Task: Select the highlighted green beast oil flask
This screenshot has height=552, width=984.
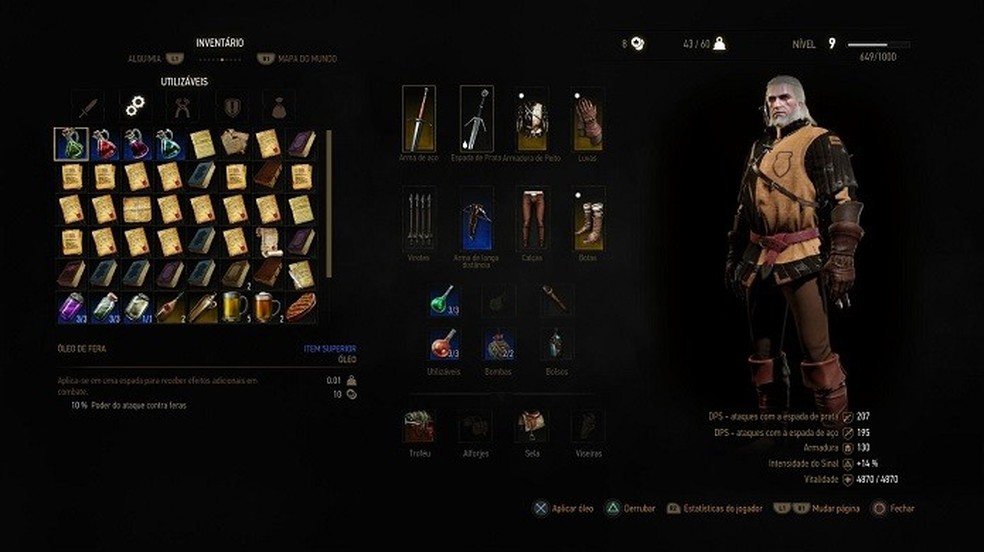Action: click(70, 144)
